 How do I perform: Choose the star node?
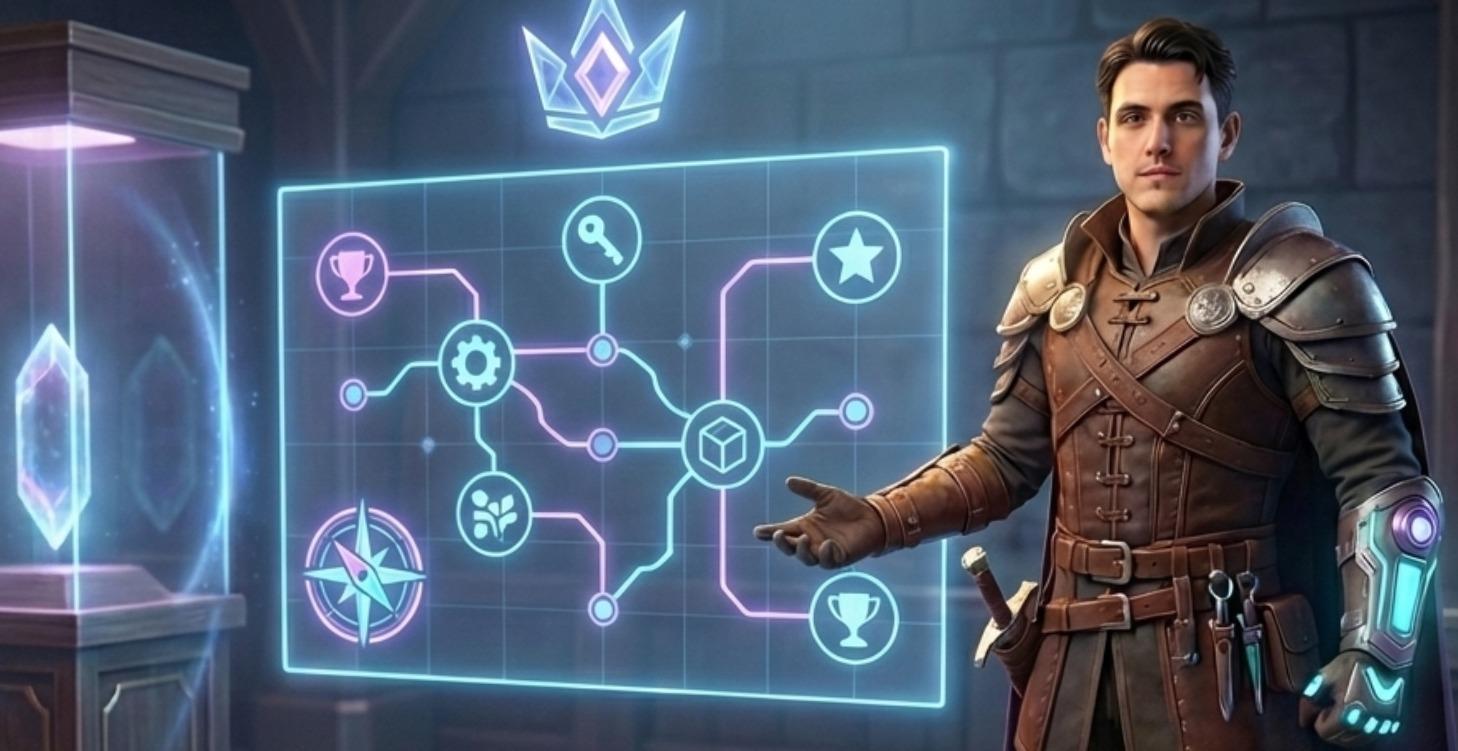pyautogui.click(x=856, y=257)
